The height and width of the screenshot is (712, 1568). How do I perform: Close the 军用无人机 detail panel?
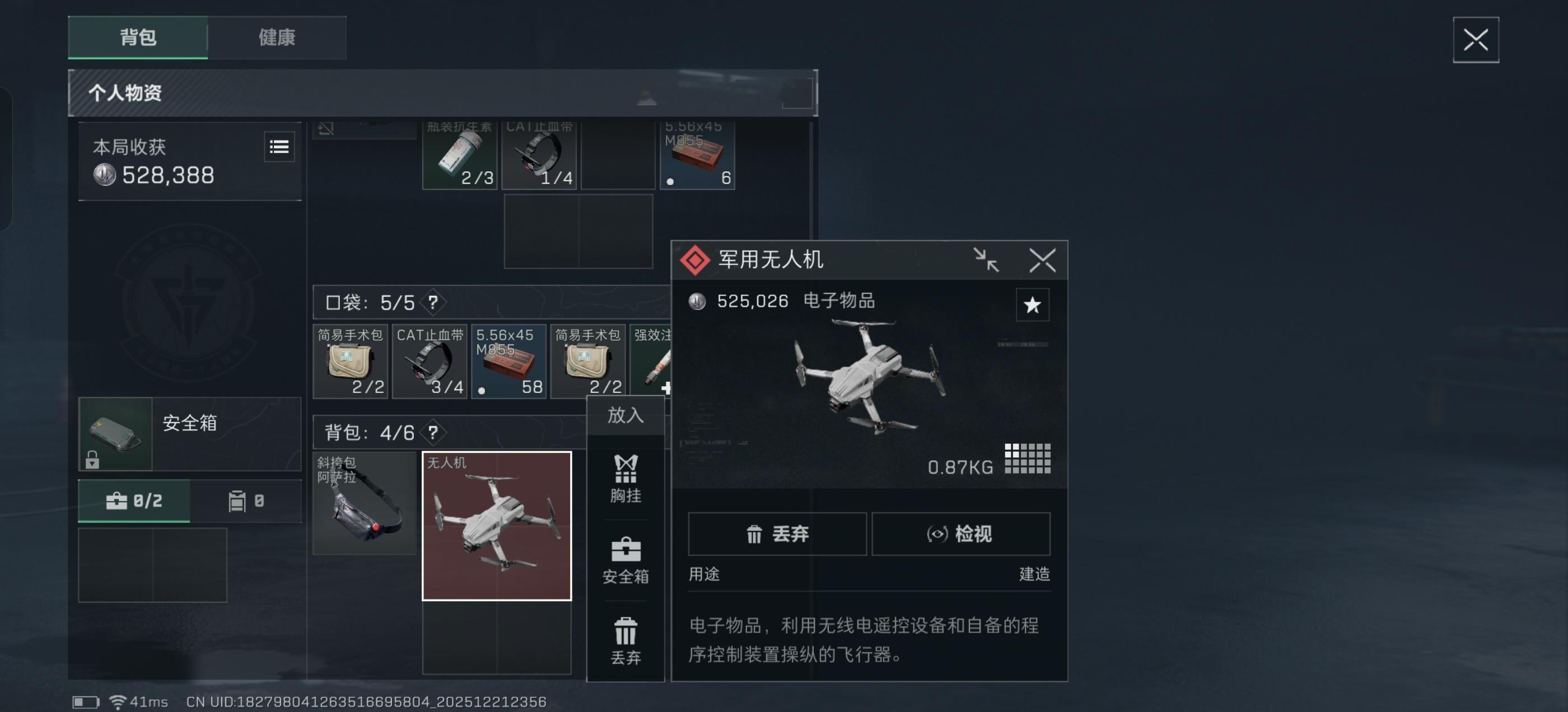click(x=1043, y=260)
